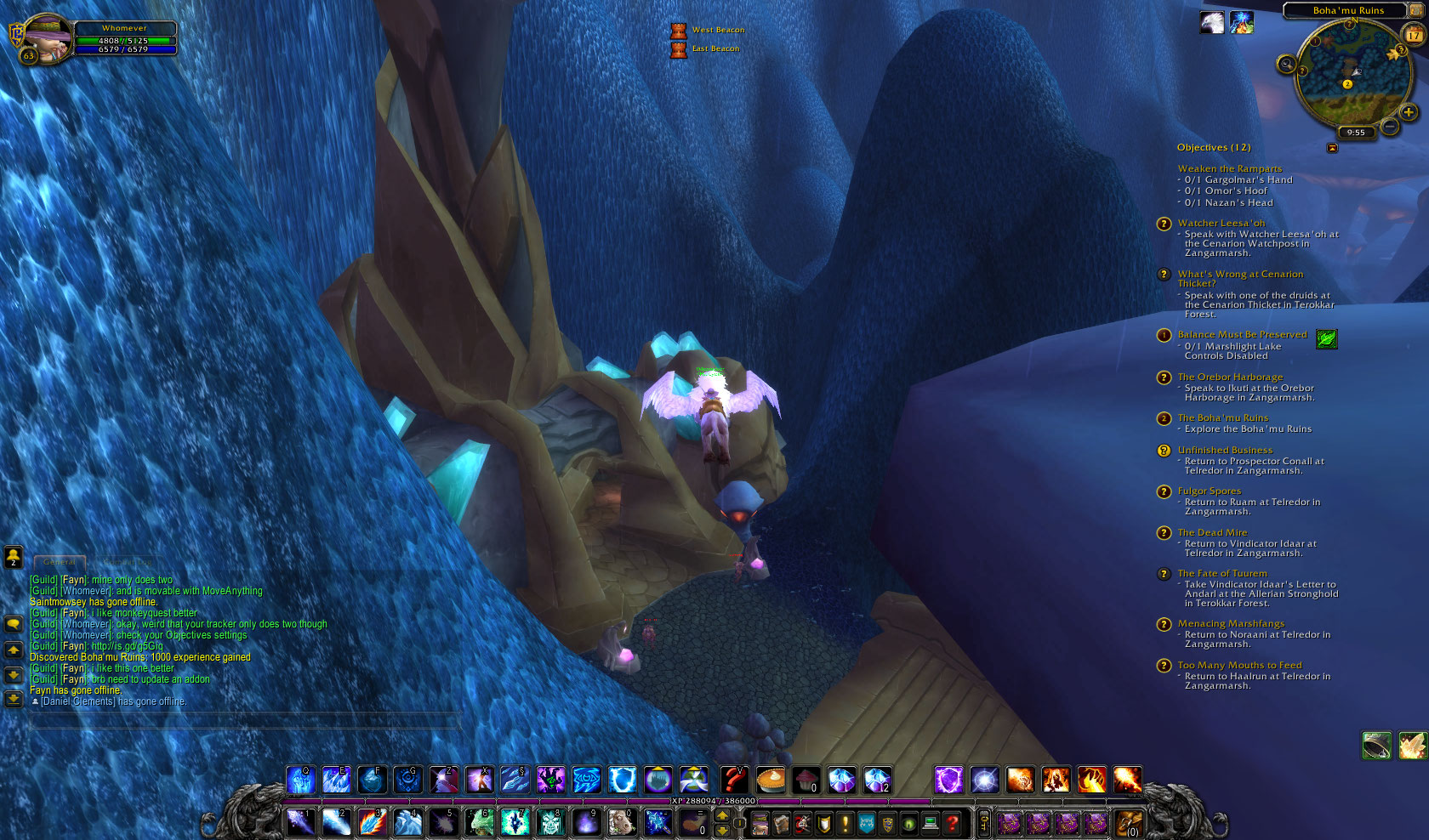
Task: Open the red question mark help menu
Action: click(x=953, y=822)
